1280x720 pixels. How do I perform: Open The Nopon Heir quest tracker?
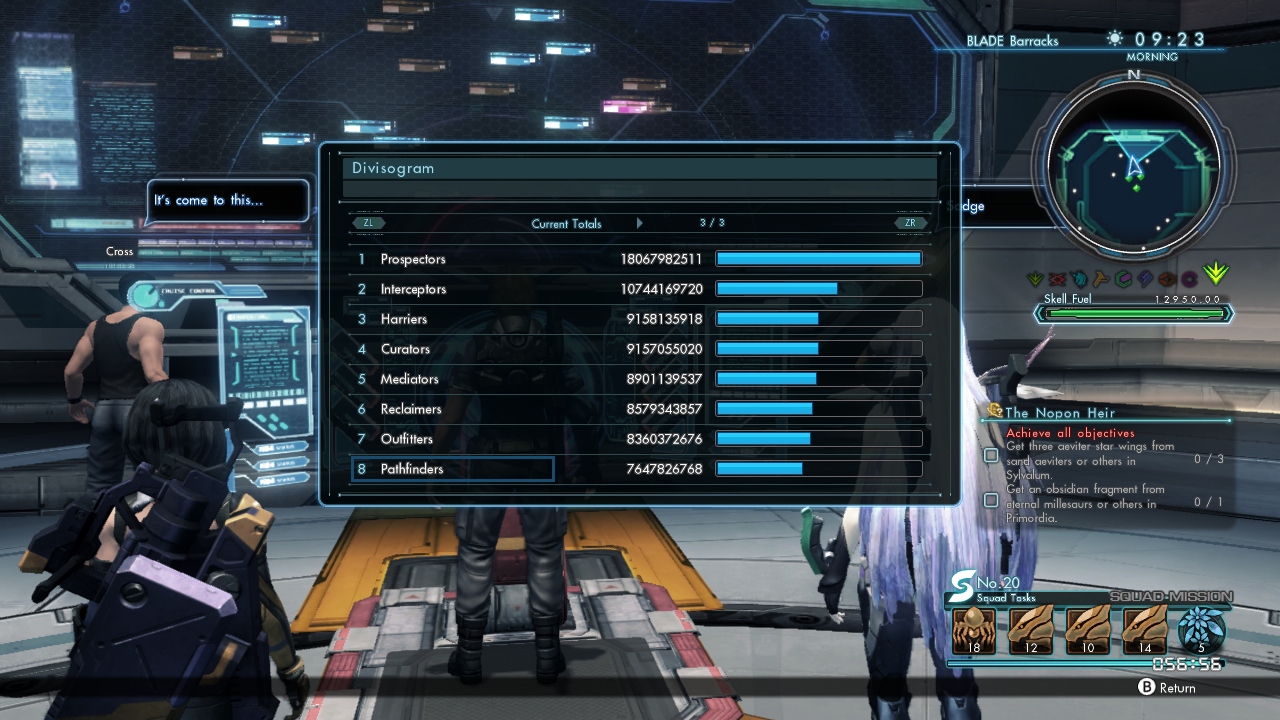[1060, 412]
